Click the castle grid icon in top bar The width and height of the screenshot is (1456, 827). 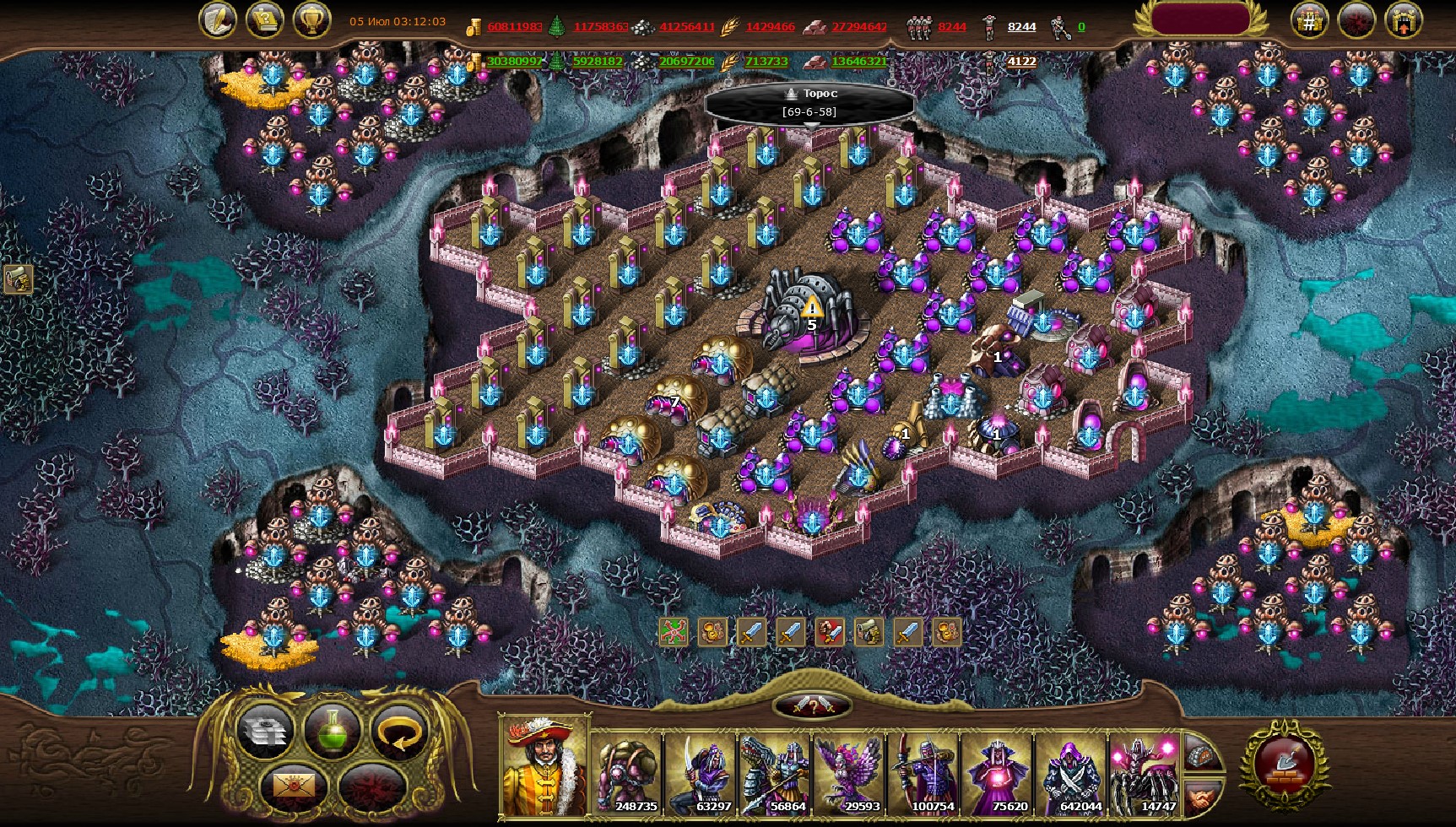tap(1309, 21)
